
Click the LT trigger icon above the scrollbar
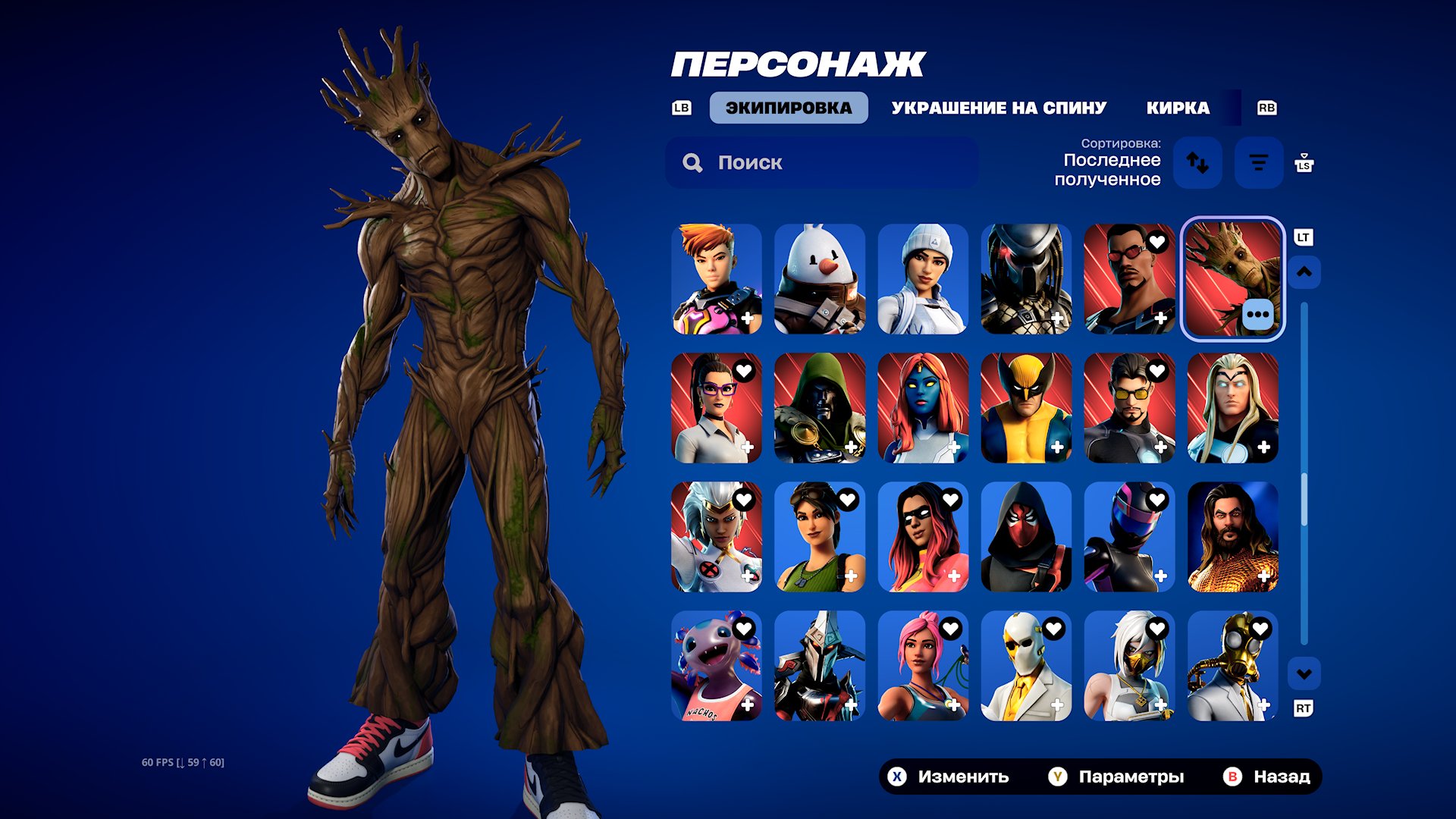click(1304, 237)
